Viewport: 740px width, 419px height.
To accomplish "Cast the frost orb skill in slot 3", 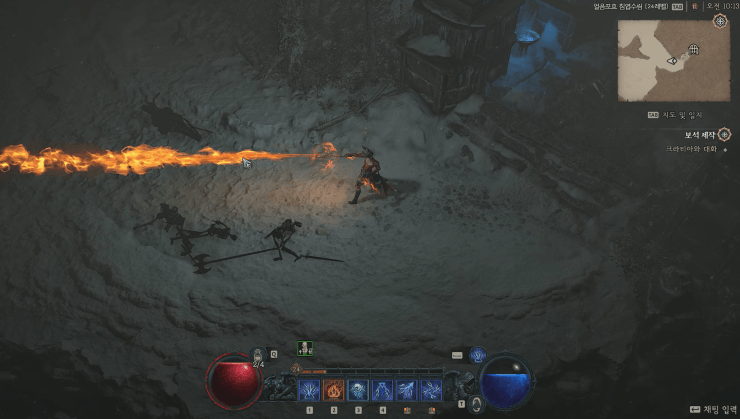I will (x=358, y=388).
